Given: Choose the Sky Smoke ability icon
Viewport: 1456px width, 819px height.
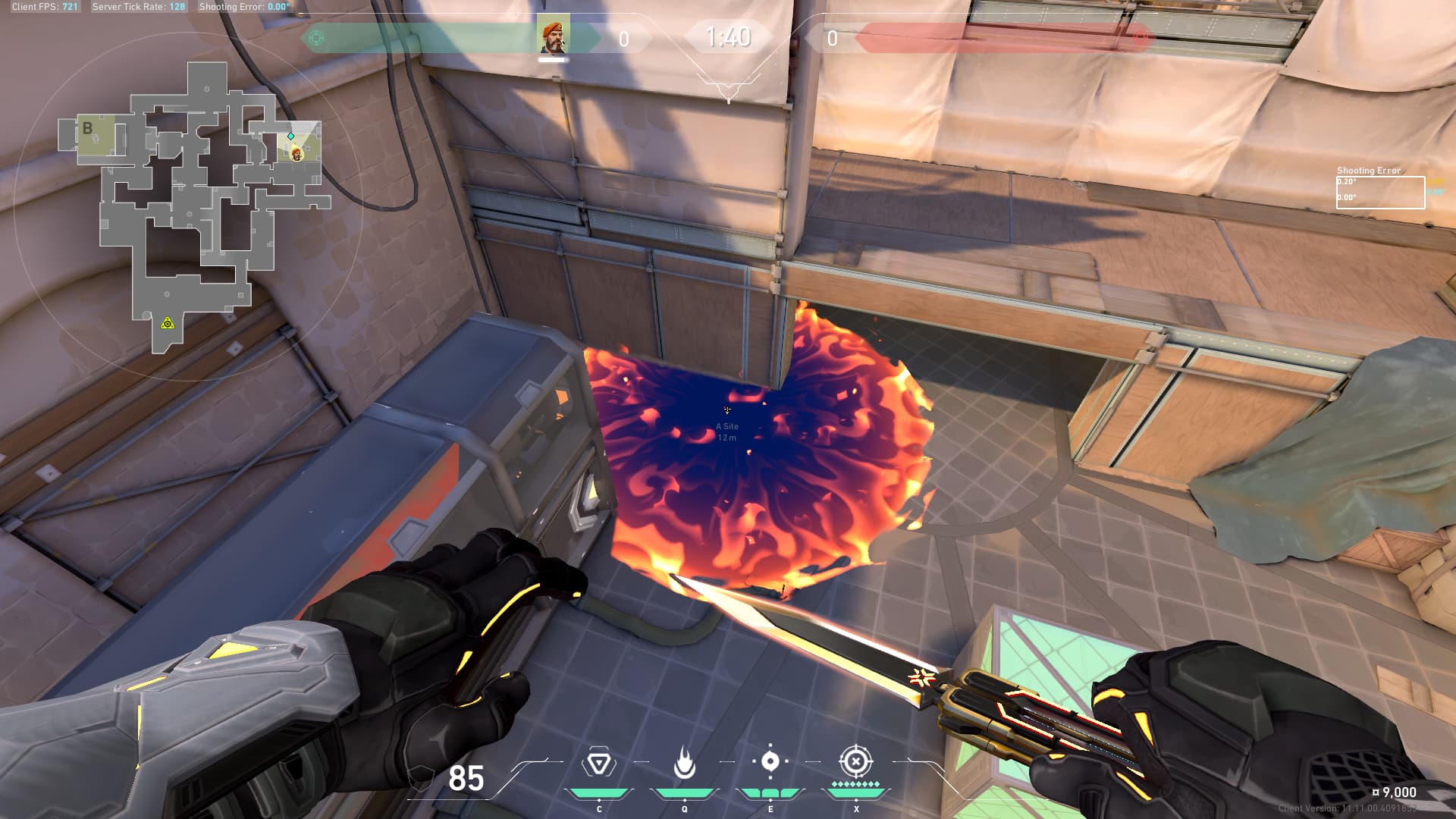Looking at the screenshot, I should [x=770, y=762].
